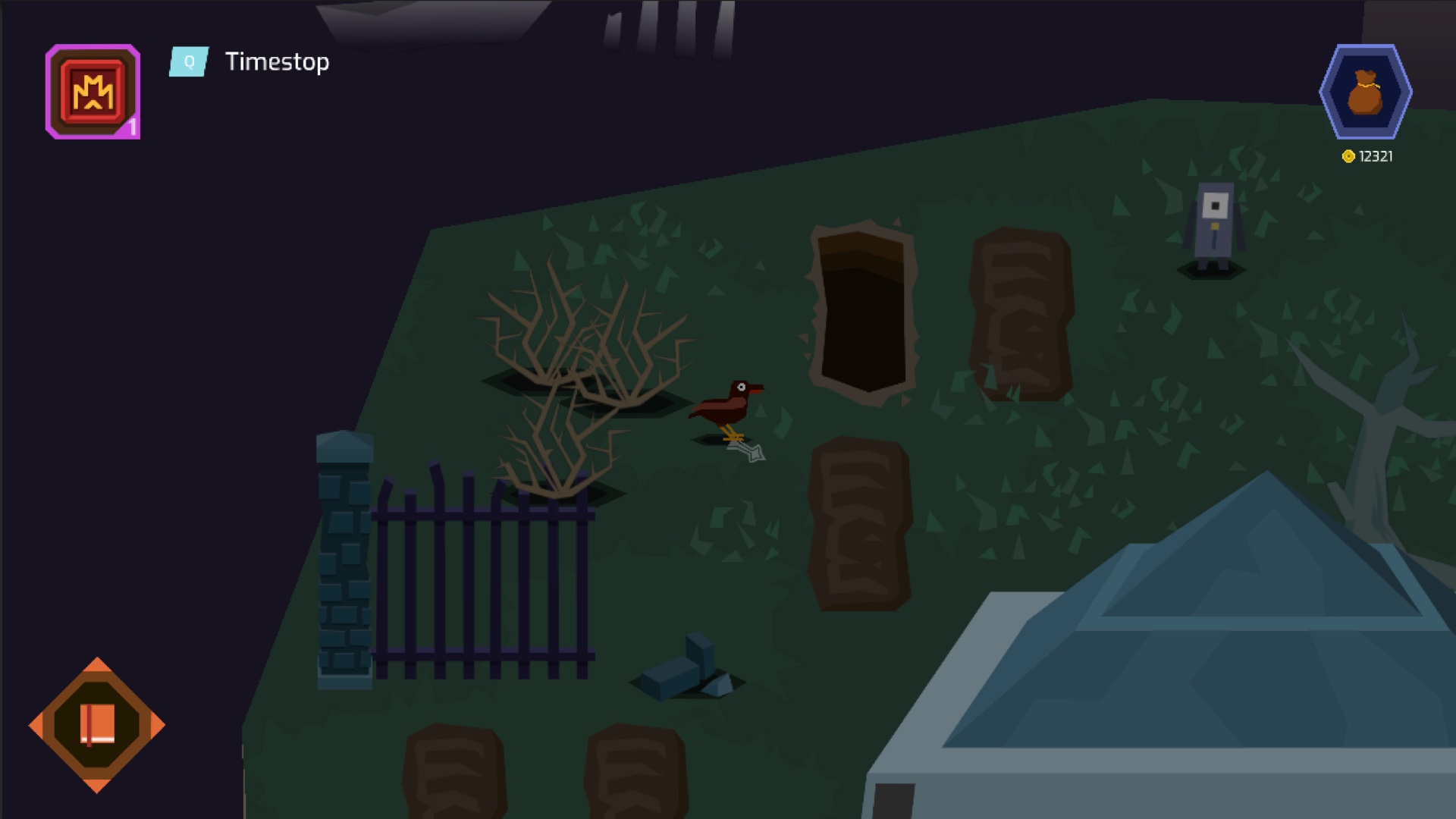
Task: Activate the Timestop ability icon
Action: tap(93, 92)
